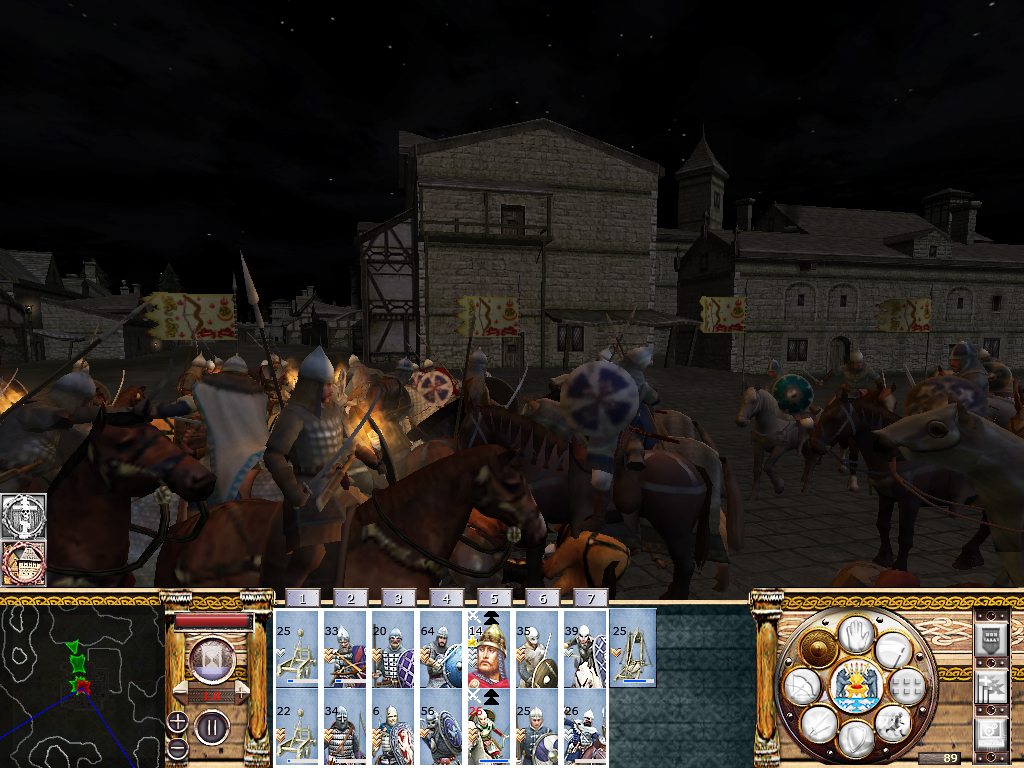Select the trebuchet unit card
Image resolution: width=1024 pixels, height=768 pixels.
633,649
